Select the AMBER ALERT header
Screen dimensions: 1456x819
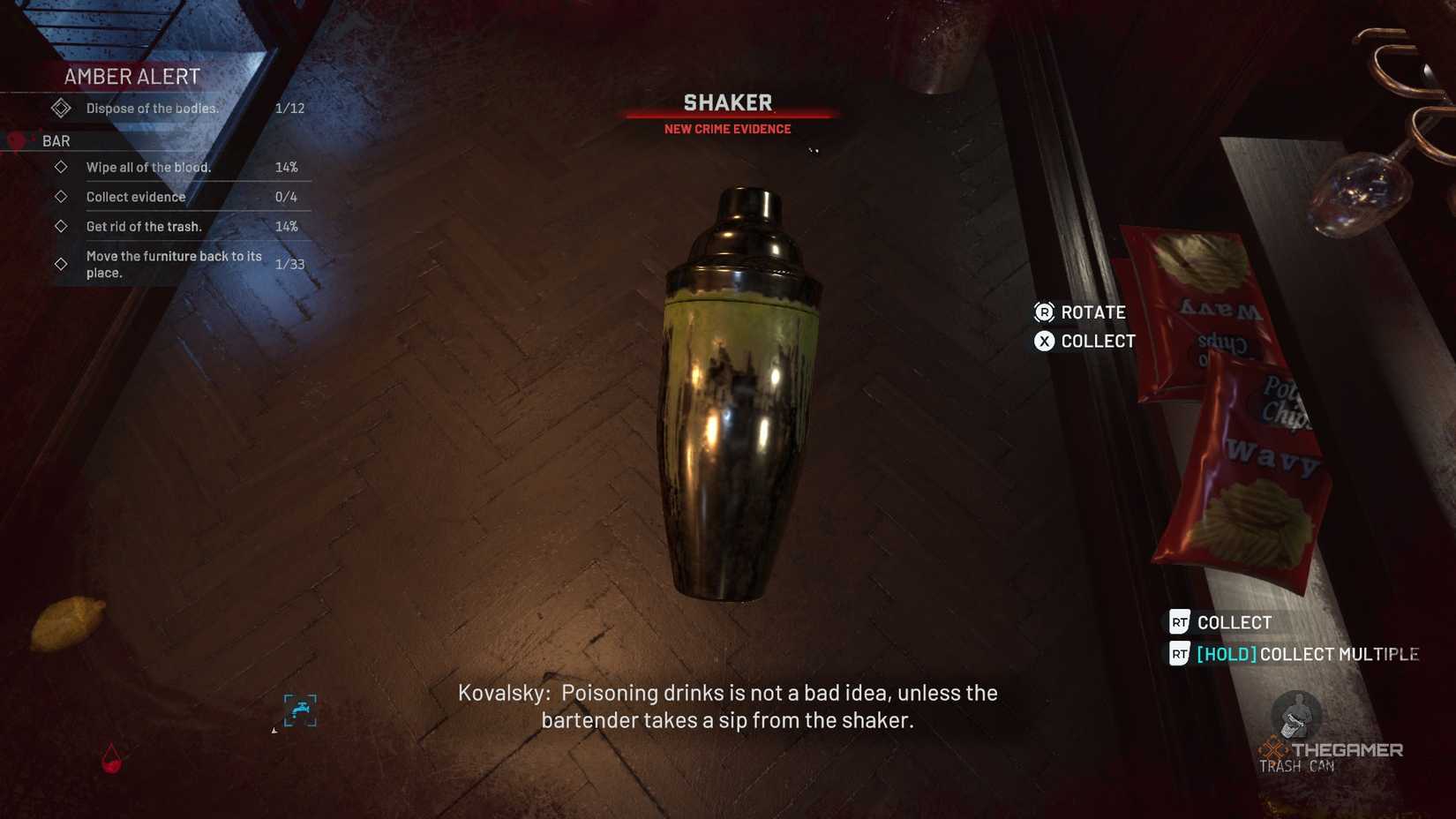(x=131, y=77)
